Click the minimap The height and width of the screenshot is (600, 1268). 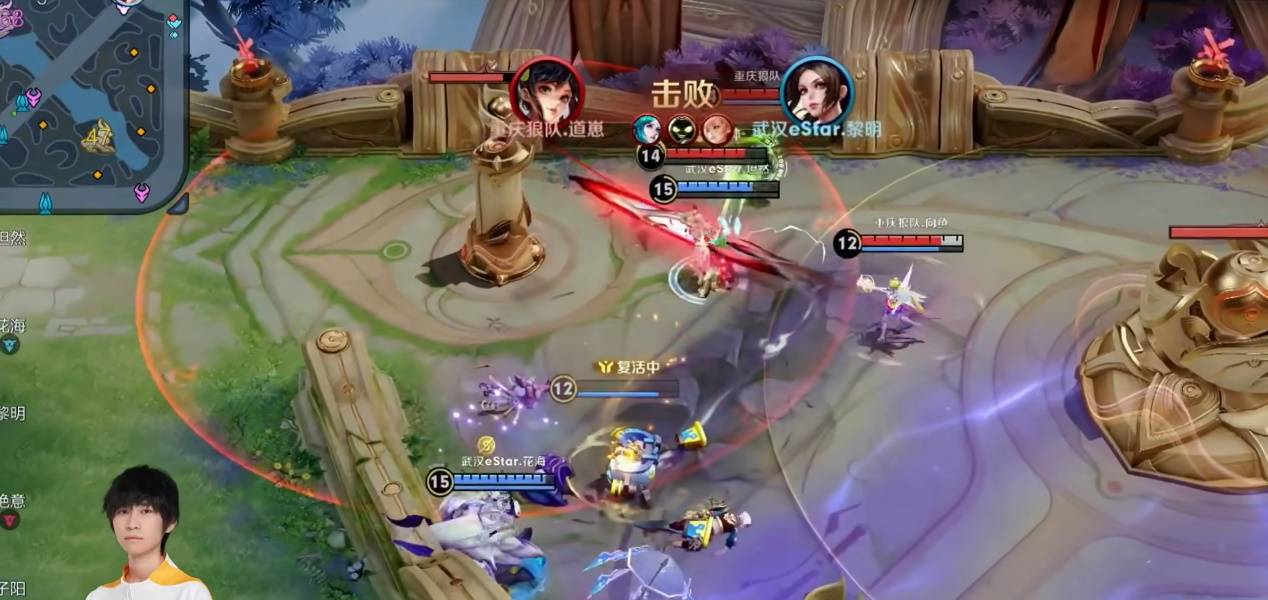(x=90, y=100)
